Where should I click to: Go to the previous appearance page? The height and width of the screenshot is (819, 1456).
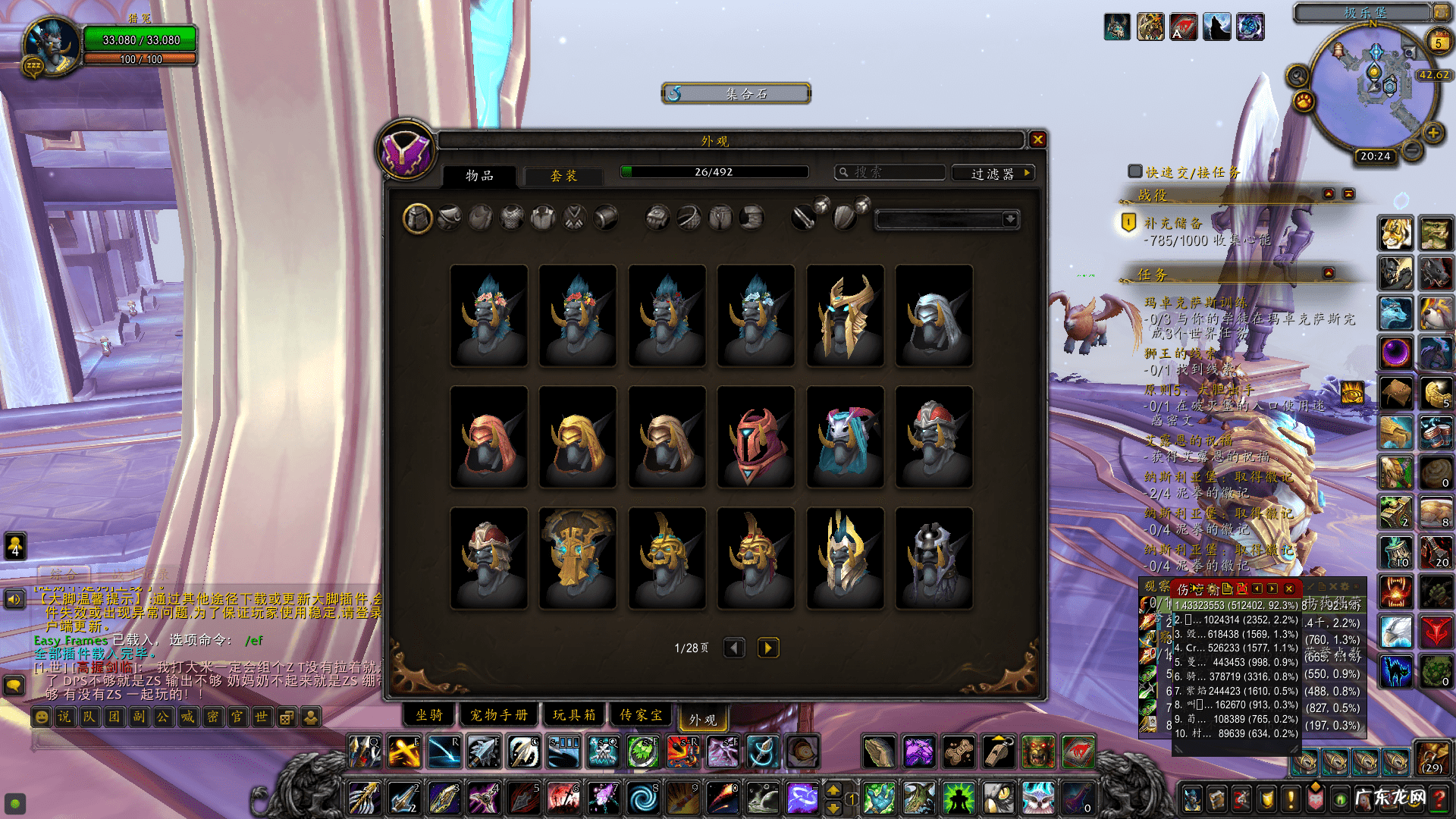click(734, 648)
